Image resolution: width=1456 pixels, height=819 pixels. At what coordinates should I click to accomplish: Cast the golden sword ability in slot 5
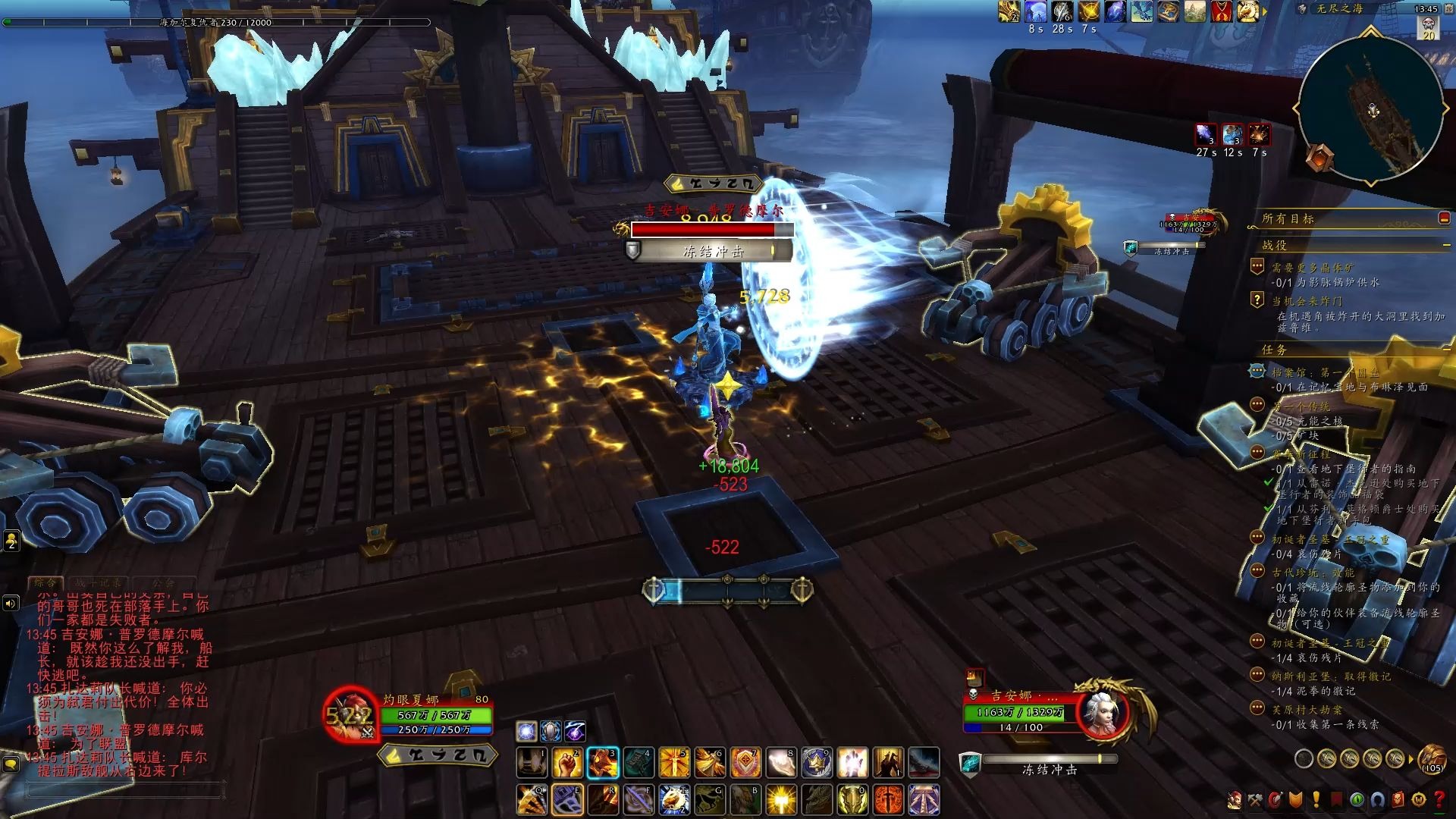(674, 763)
